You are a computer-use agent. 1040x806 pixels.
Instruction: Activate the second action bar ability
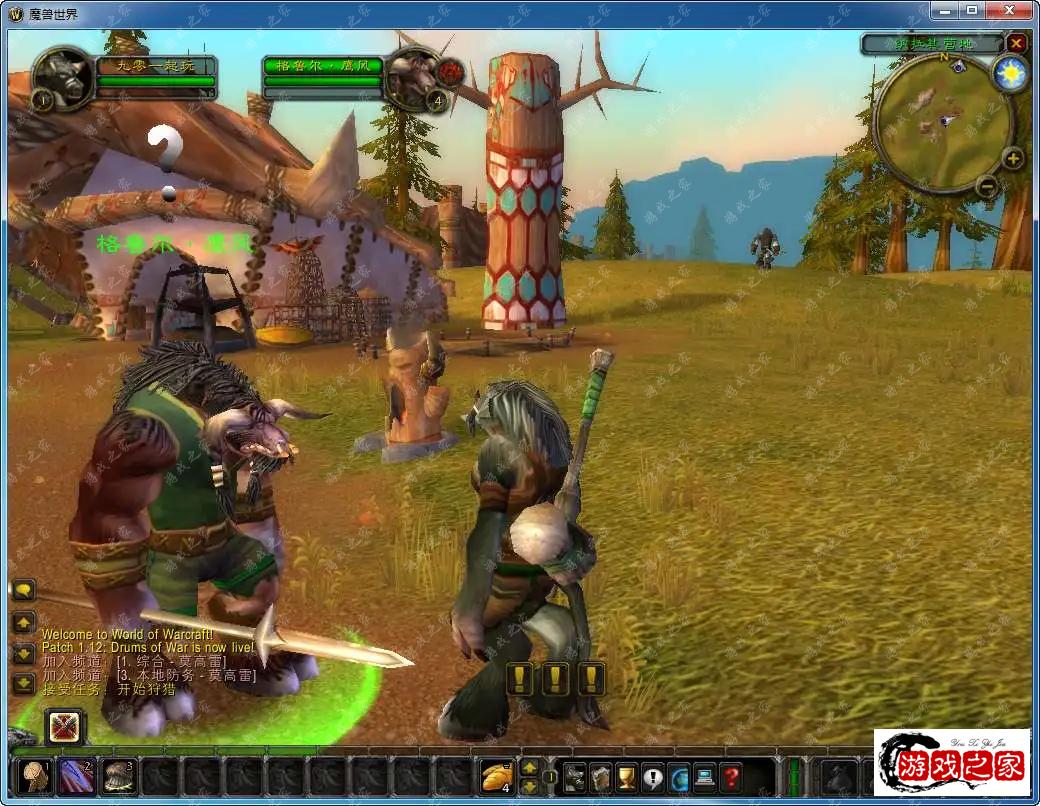click(x=78, y=776)
